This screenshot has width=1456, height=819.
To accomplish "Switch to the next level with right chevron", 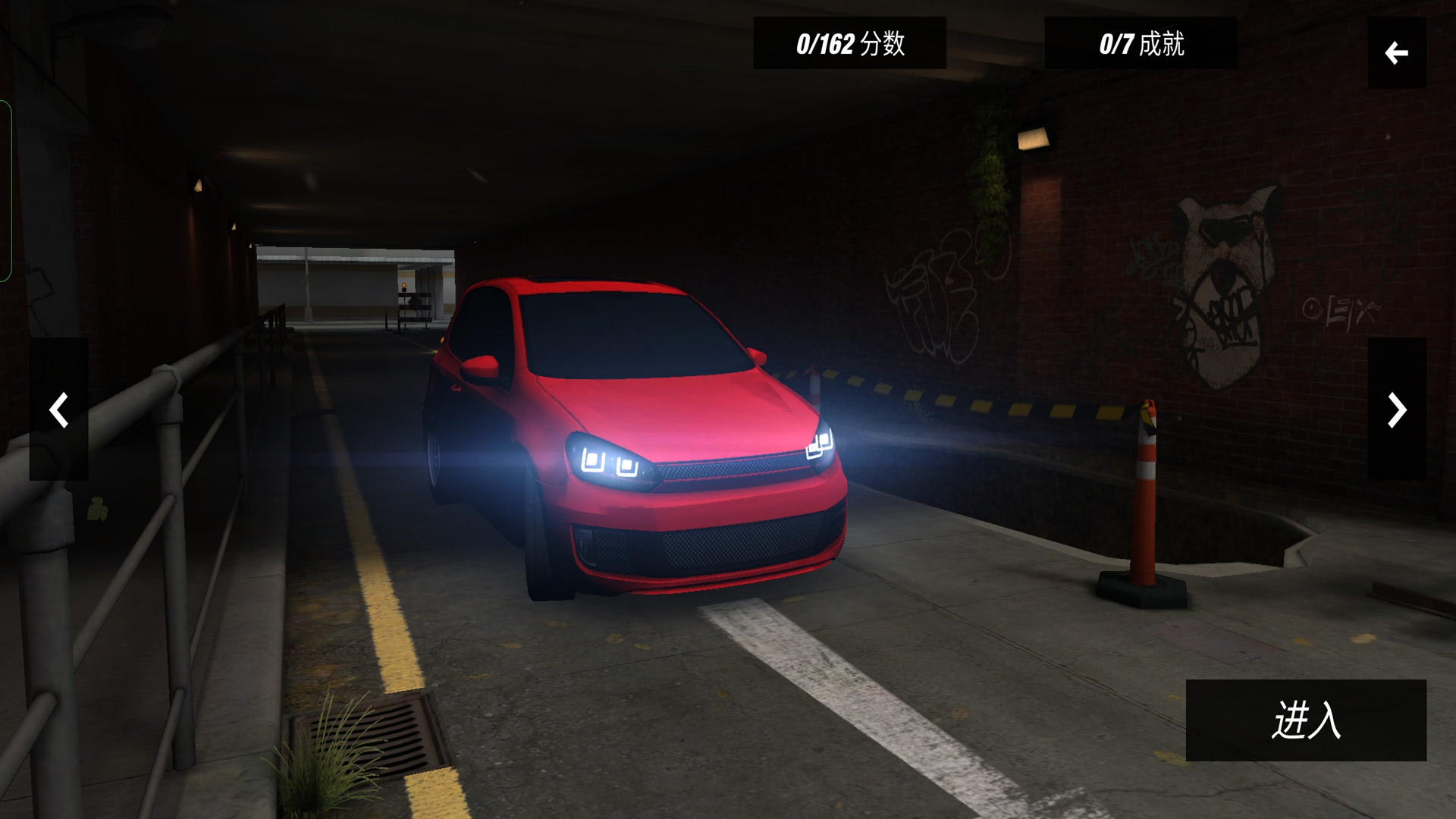I will pos(1396,409).
